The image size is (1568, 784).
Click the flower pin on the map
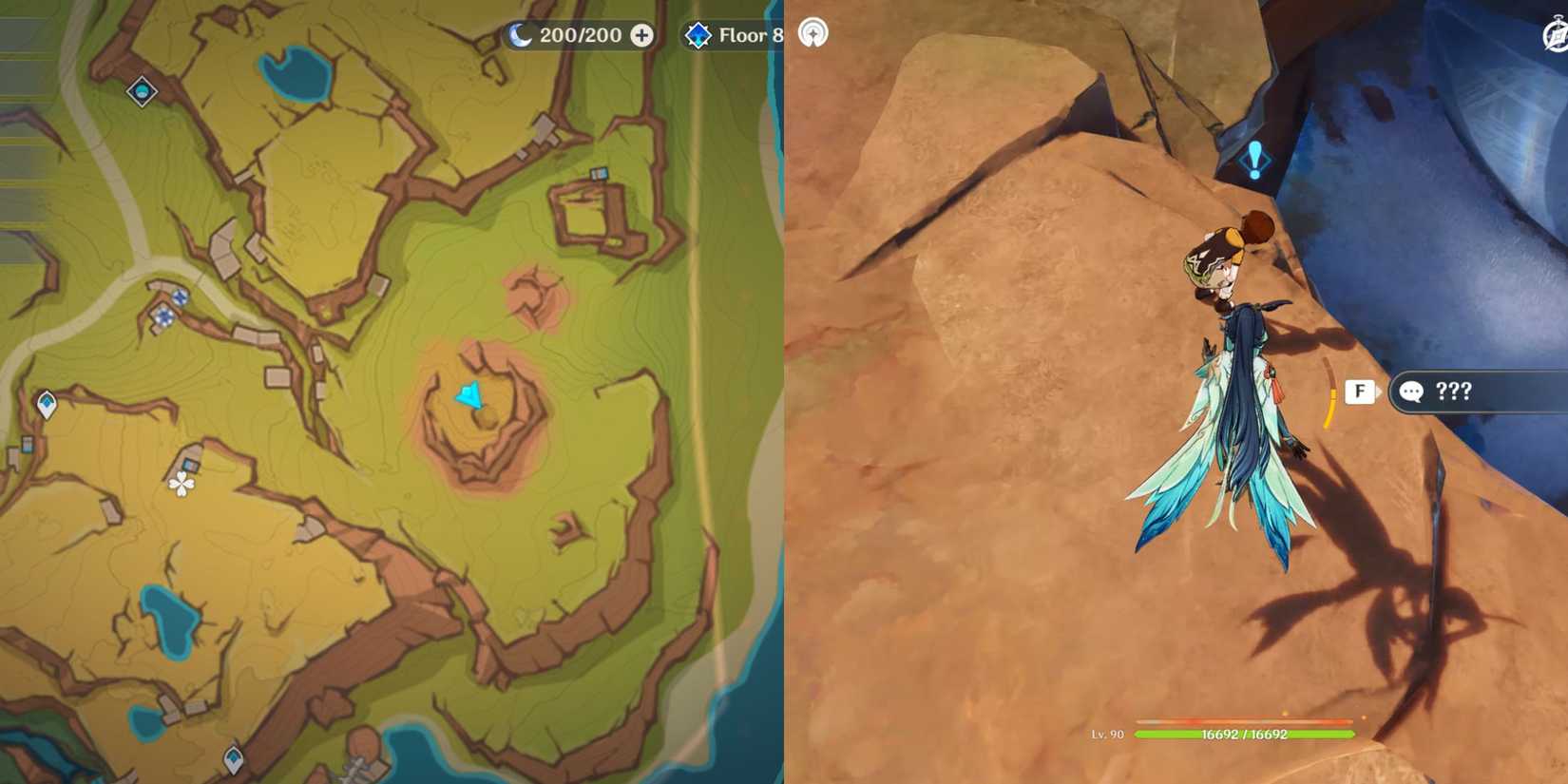click(x=179, y=483)
